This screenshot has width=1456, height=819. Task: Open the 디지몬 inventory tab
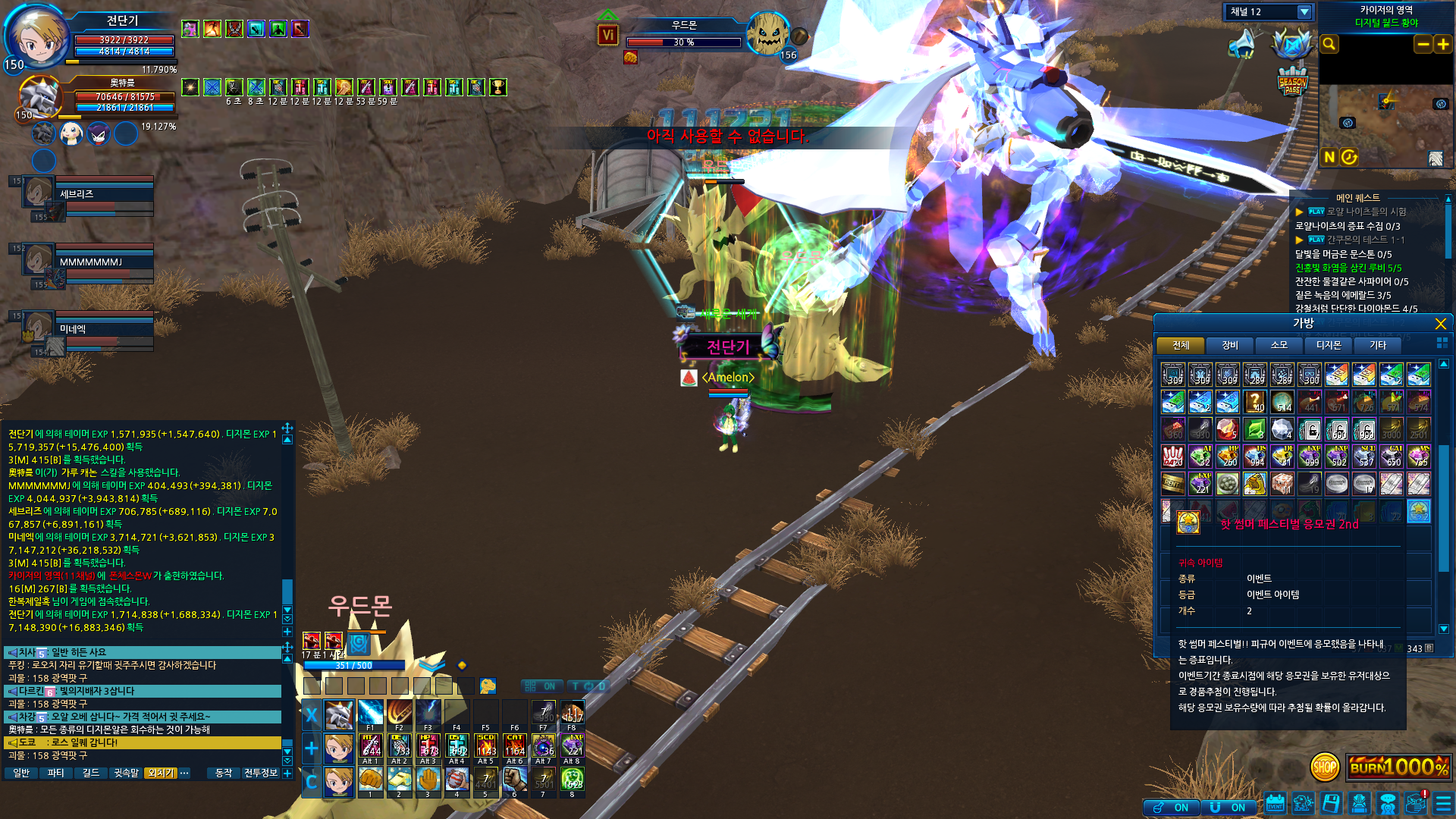1329,346
